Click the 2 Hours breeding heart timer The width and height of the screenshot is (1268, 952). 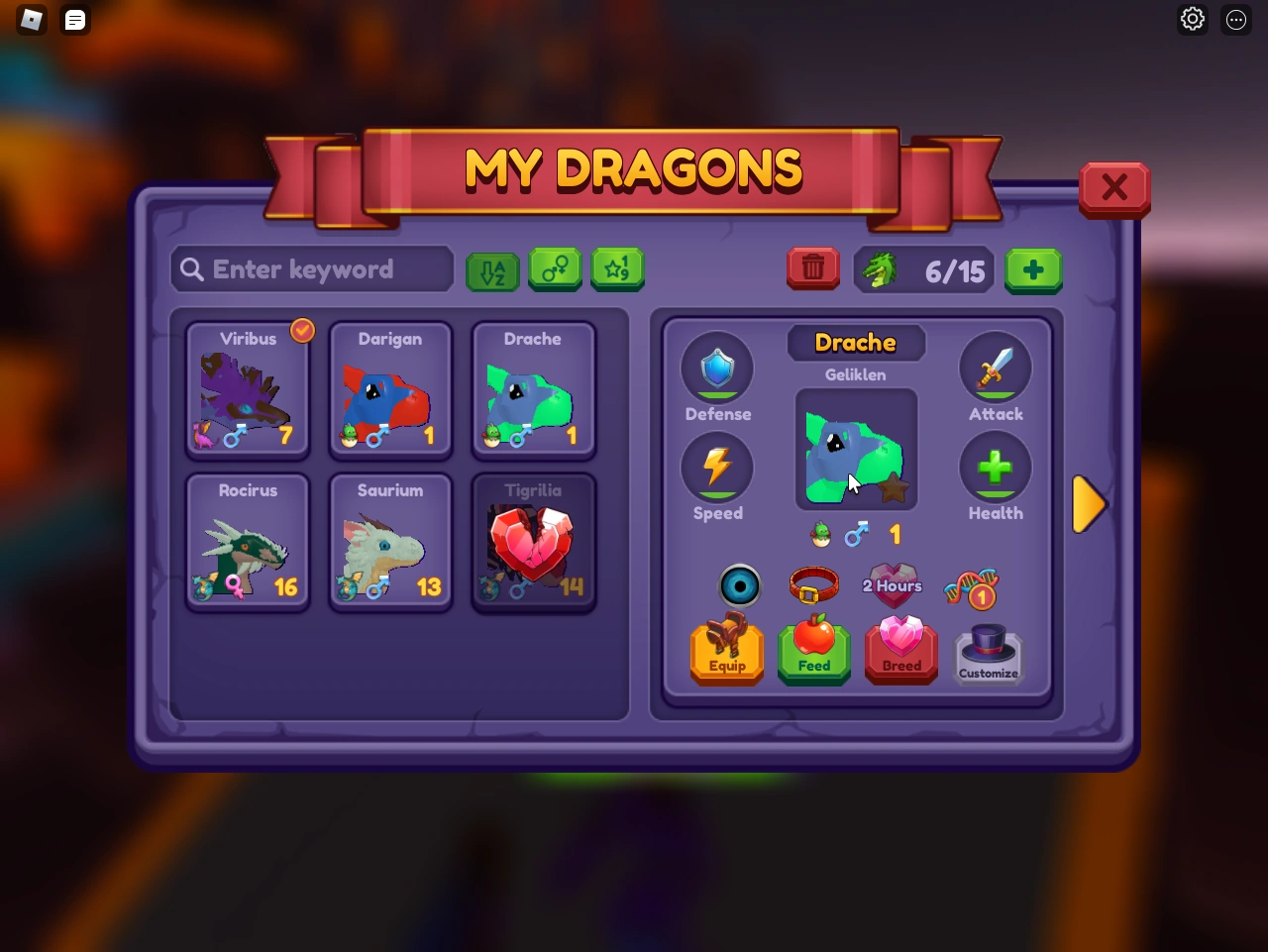[x=891, y=585]
